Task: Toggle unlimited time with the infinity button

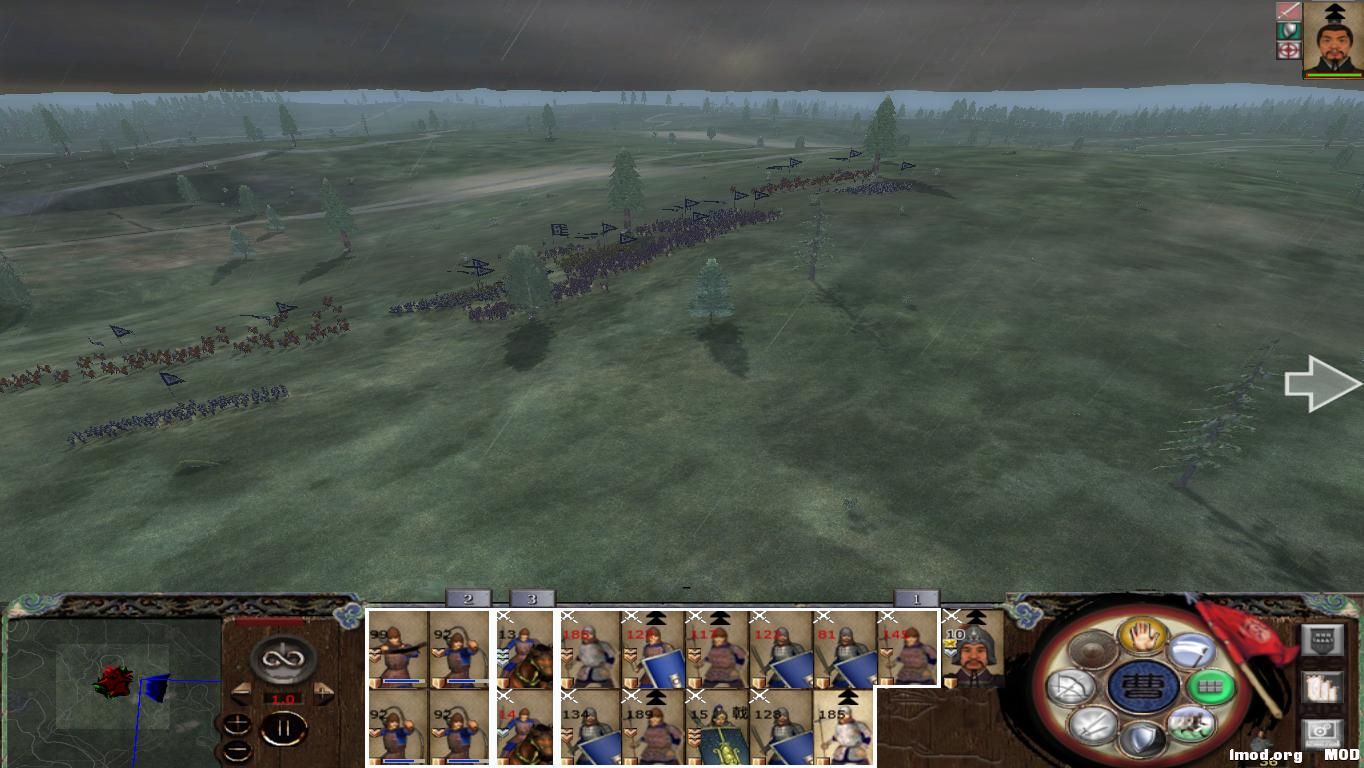Action: point(282,659)
